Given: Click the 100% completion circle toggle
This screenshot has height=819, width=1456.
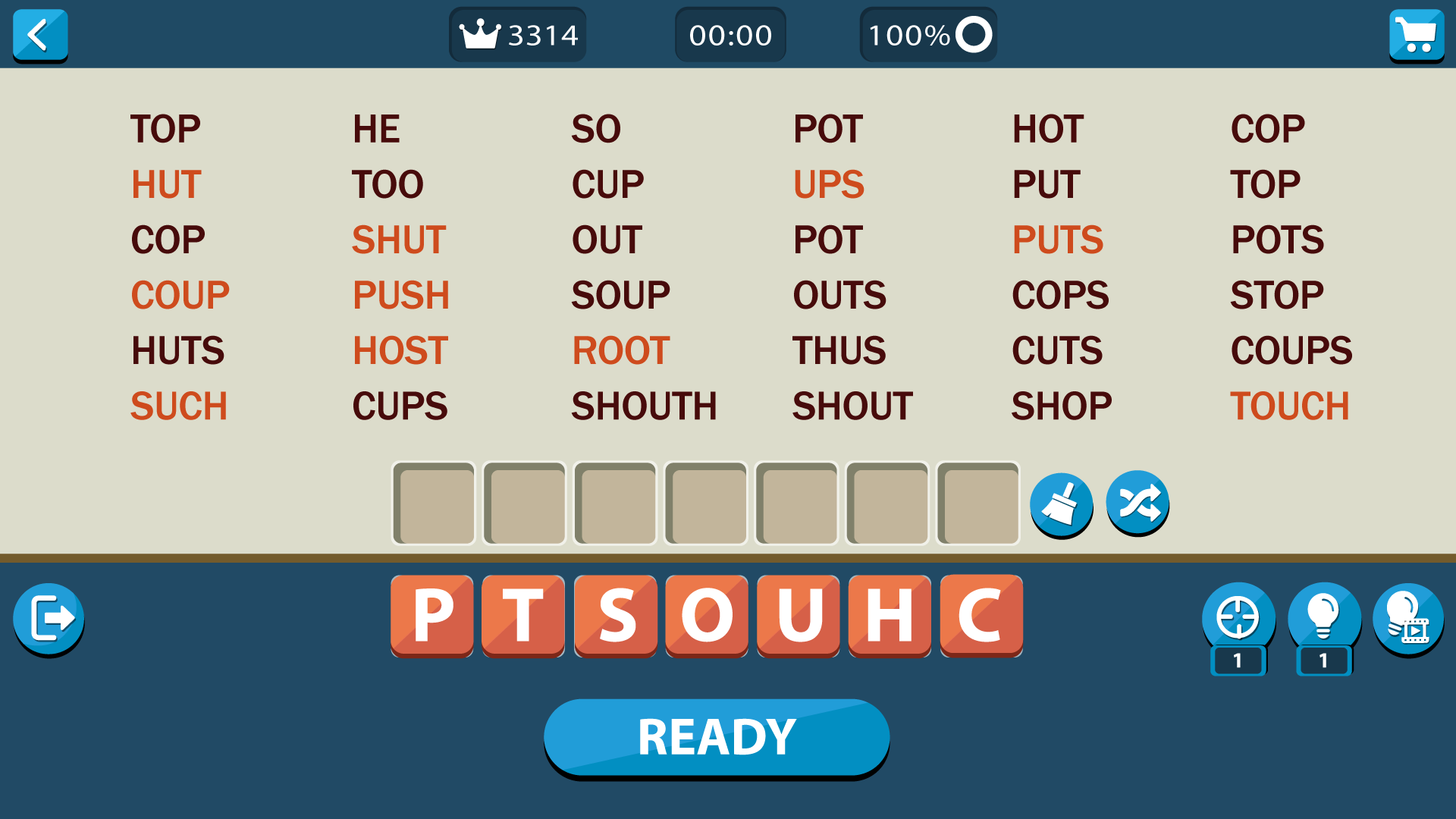Looking at the screenshot, I should (x=927, y=34).
